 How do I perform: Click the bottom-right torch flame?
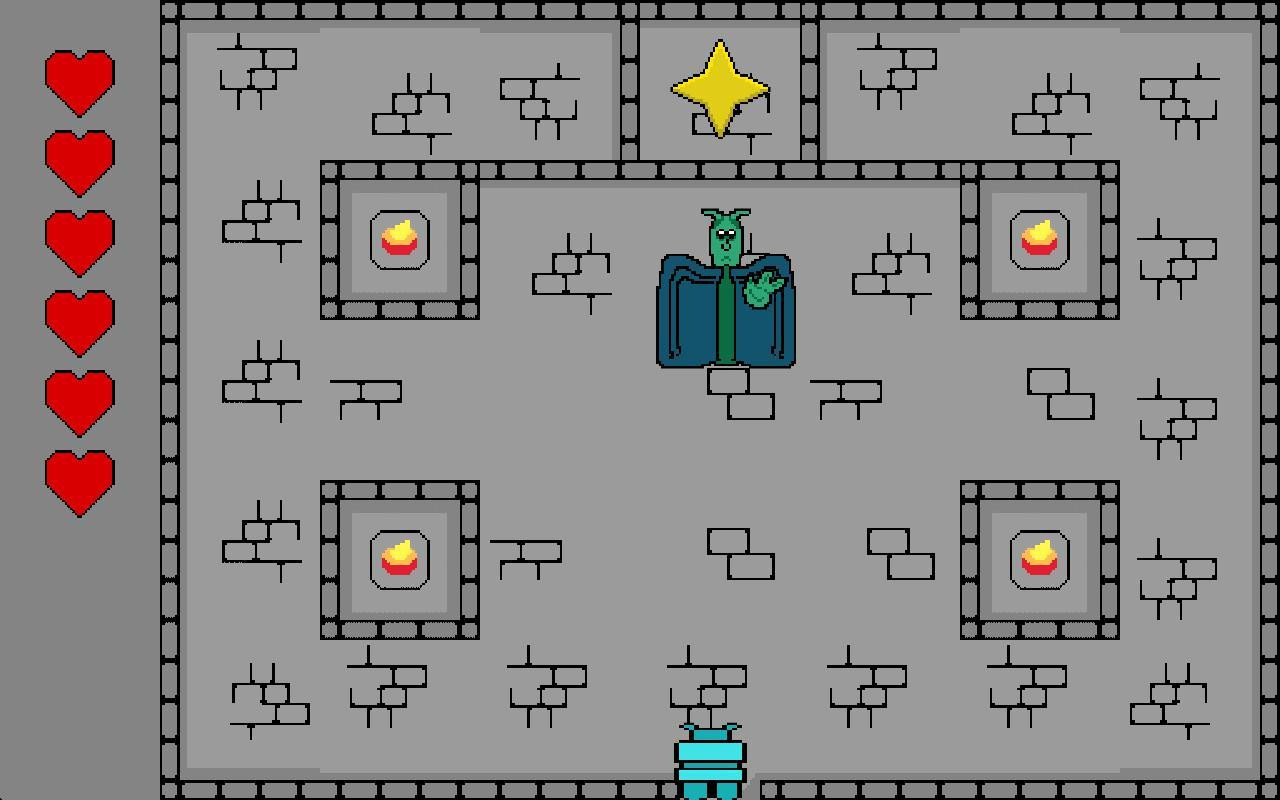(x=1039, y=558)
